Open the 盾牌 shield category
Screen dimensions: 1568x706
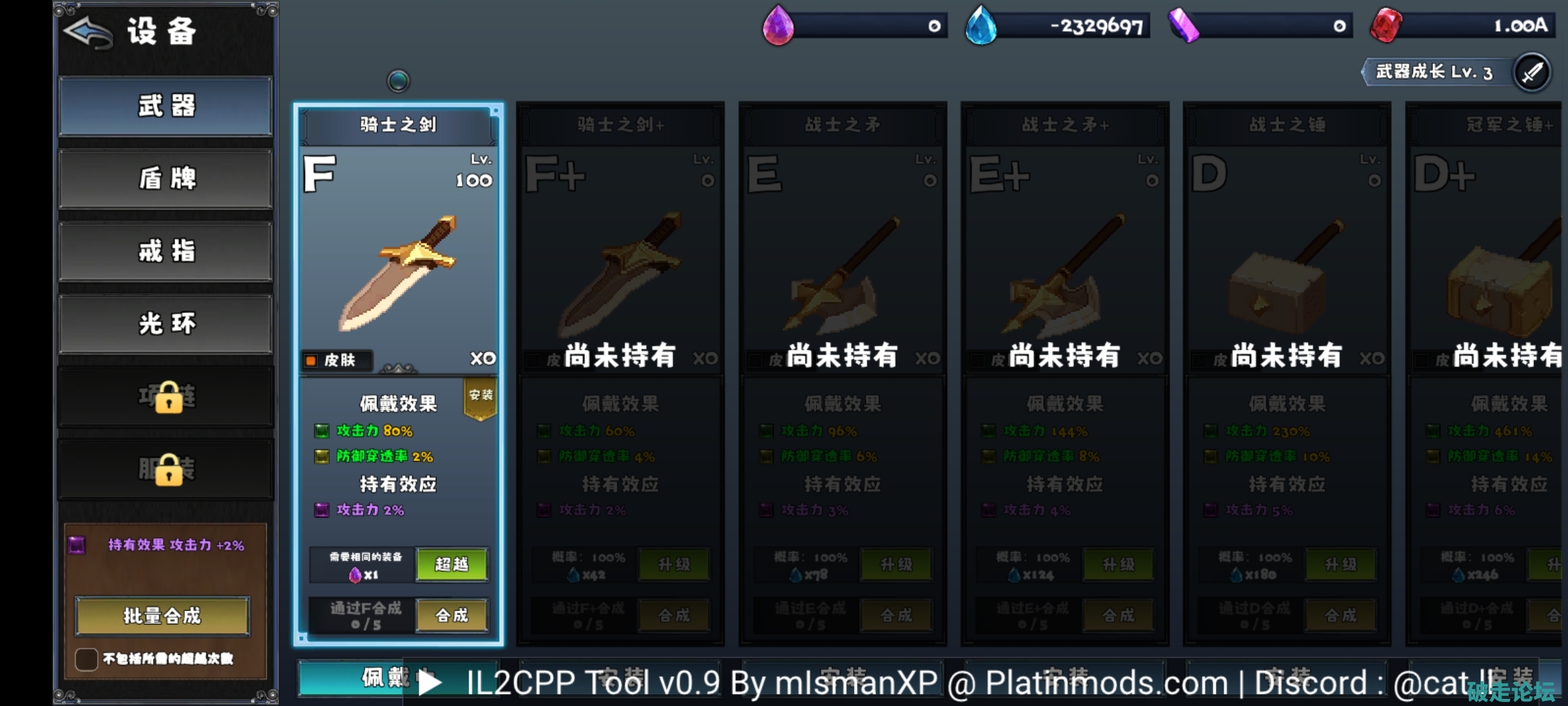(x=165, y=178)
